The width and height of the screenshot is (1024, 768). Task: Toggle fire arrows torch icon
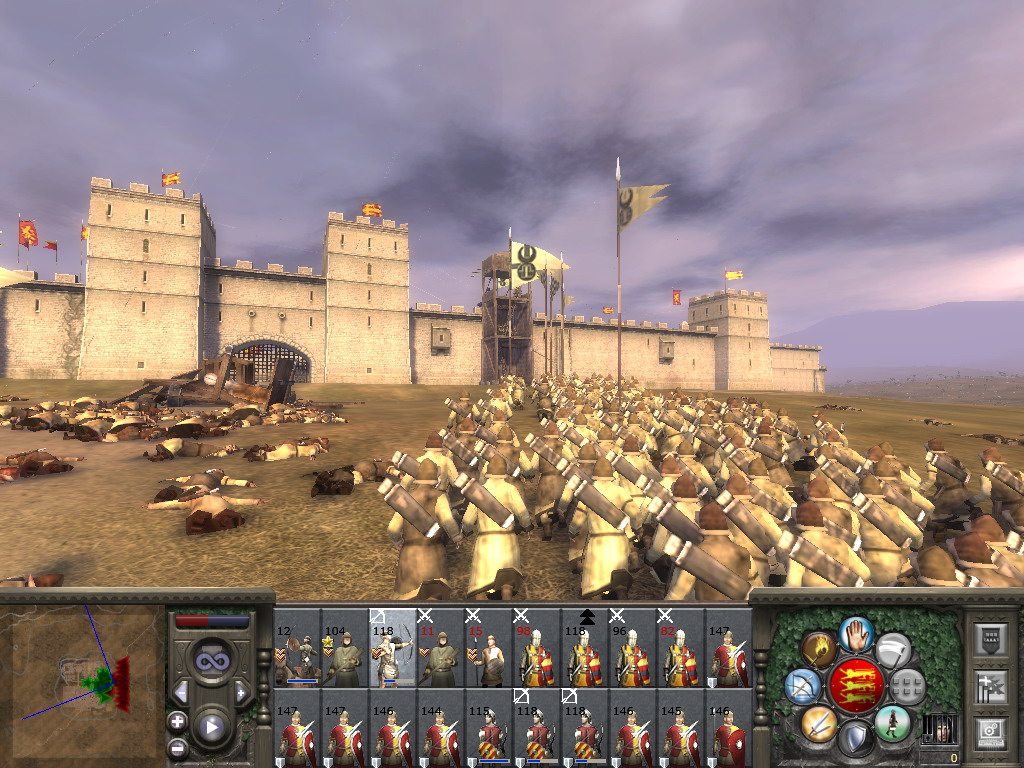coord(819,650)
